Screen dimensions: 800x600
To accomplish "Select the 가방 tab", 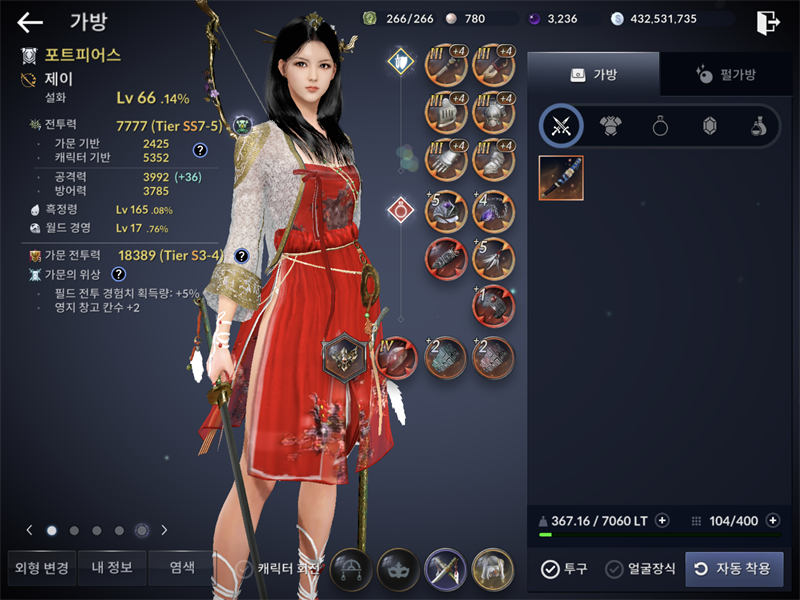I will (x=593, y=74).
